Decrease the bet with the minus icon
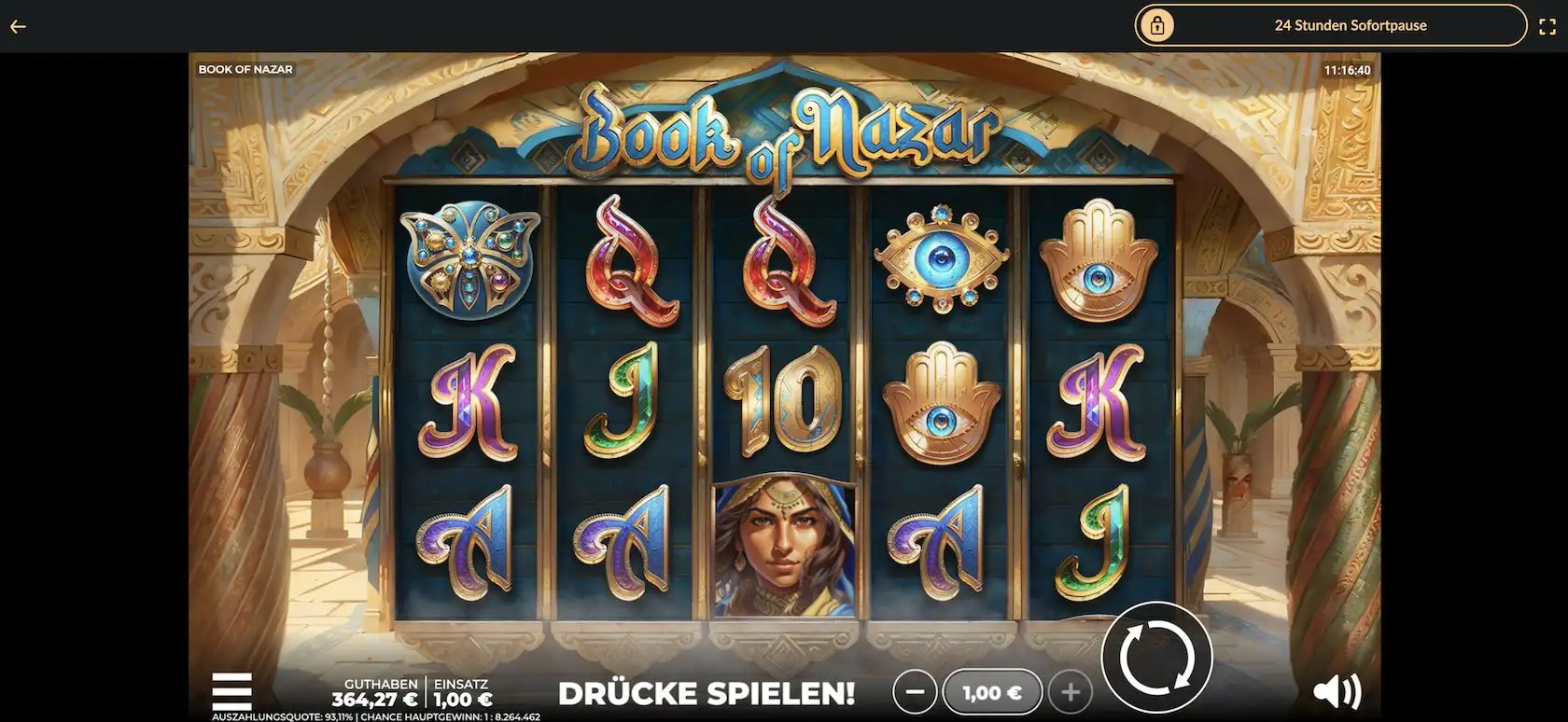Image resolution: width=1568 pixels, height=722 pixels. [916, 692]
